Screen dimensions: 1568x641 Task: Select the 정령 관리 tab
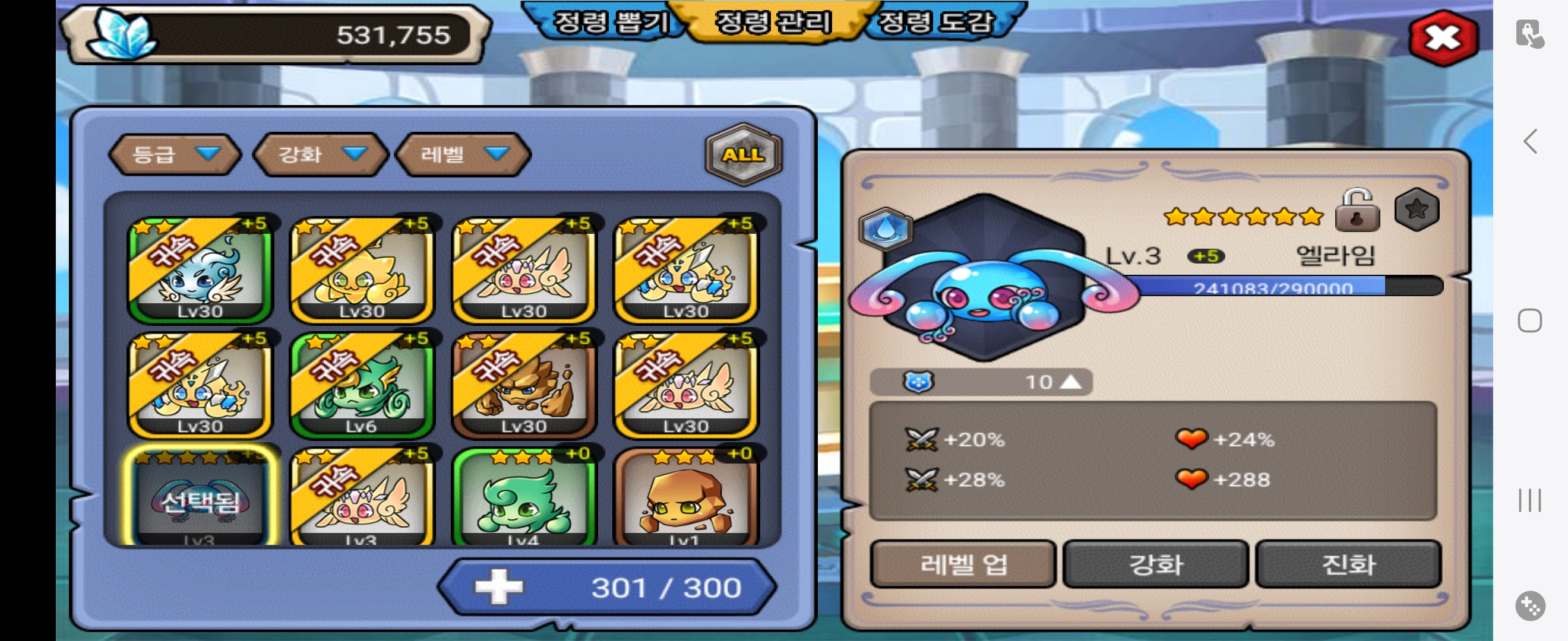pos(773,22)
